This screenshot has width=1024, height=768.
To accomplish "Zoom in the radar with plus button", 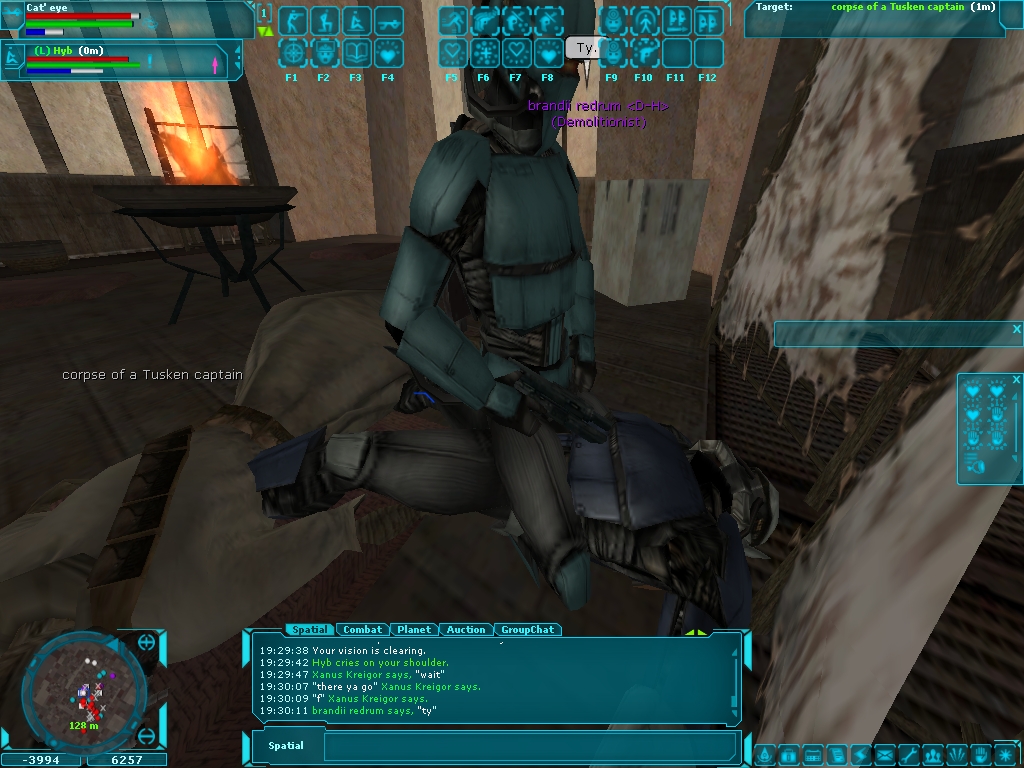I will pos(146,642).
